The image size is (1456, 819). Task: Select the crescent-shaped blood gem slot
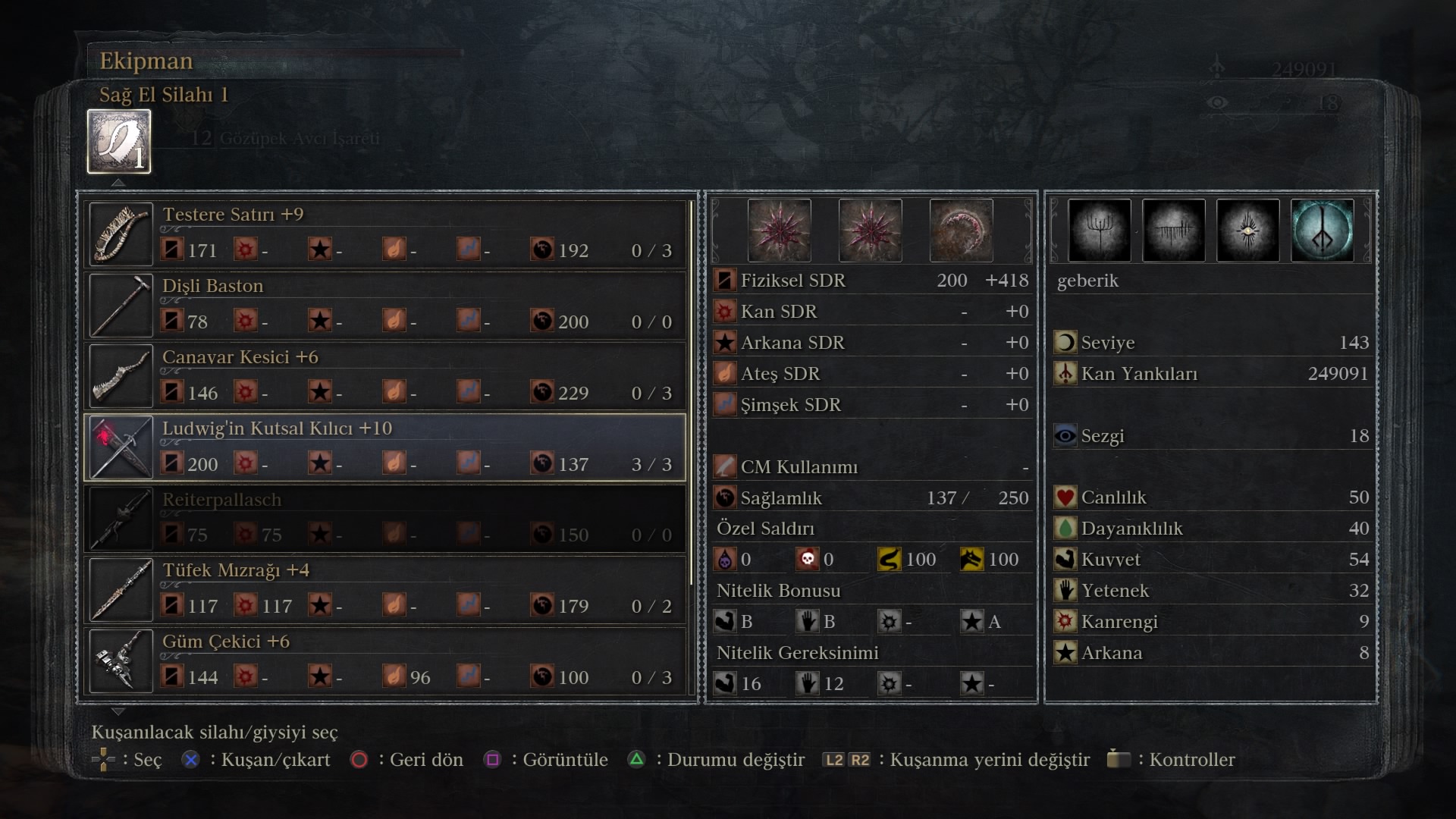(x=961, y=231)
